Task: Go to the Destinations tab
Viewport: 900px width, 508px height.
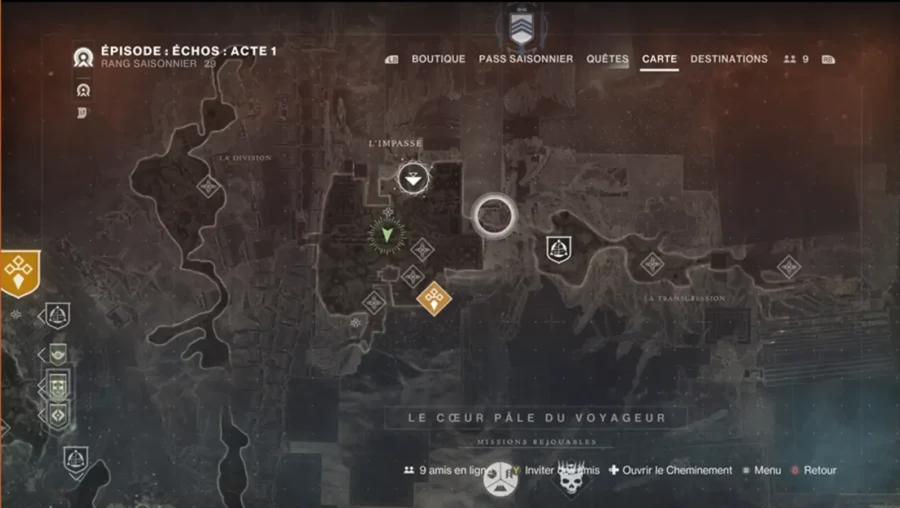Action: [729, 59]
